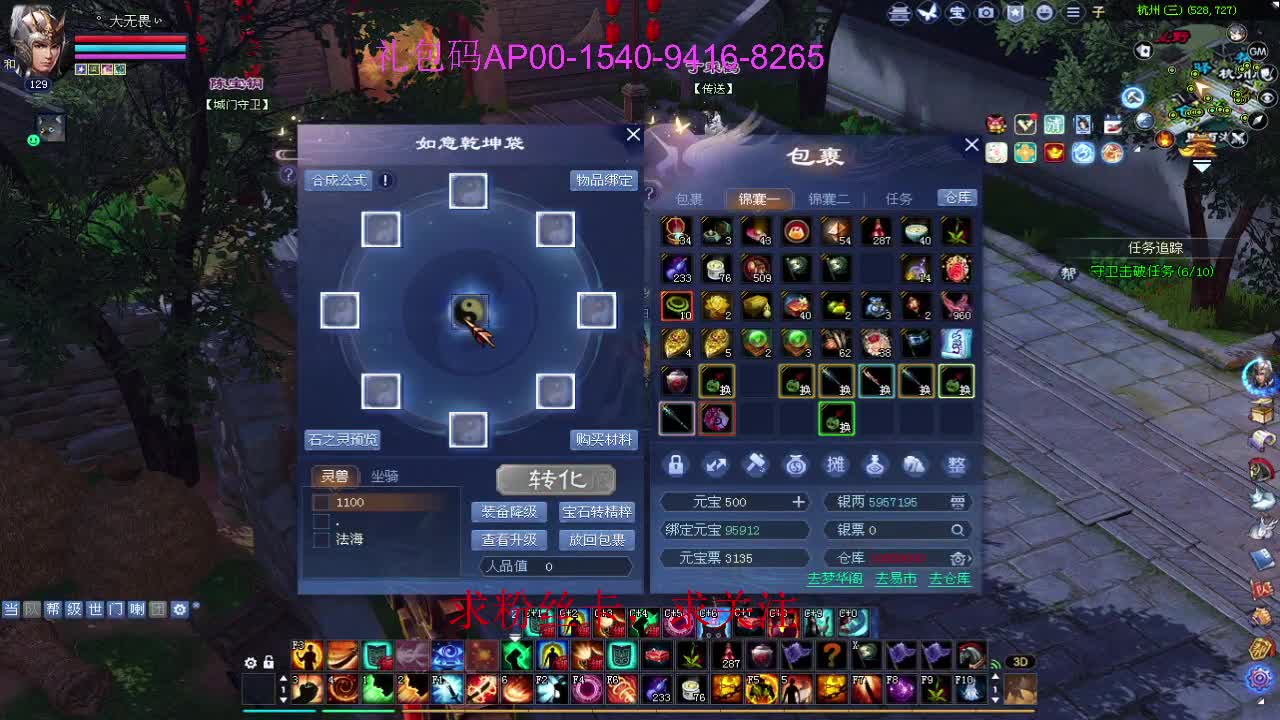Expand the chat channel options on the chat bar

(180, 607)
